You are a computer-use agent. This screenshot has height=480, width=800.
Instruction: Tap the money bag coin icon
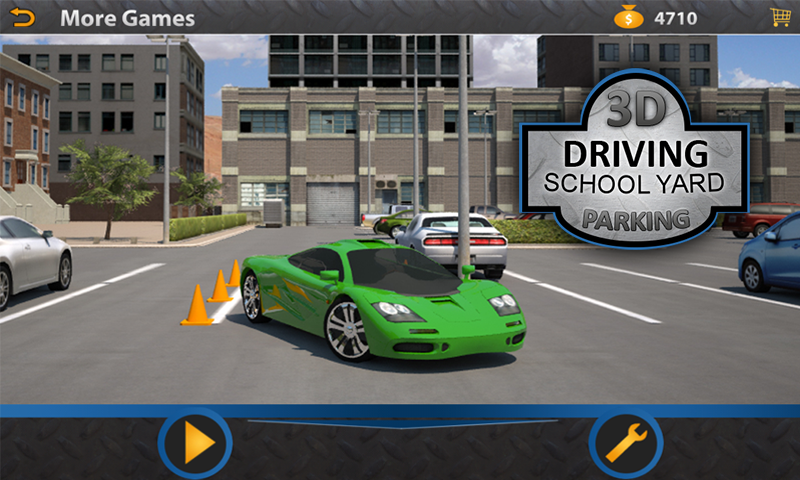(629, 18)
